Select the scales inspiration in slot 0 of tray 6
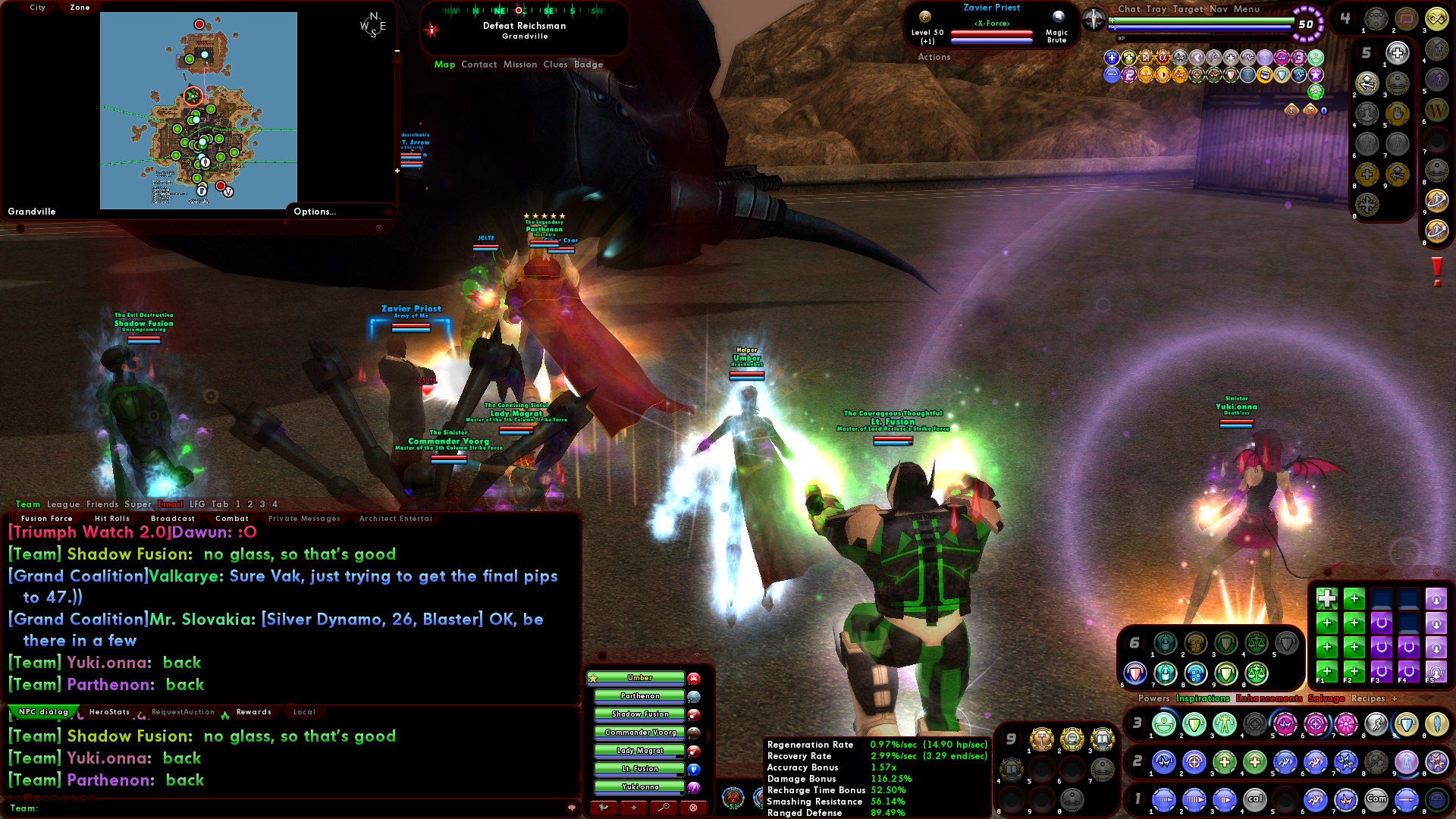This screenshot has width=1456, height=819. coord(1254,674)
